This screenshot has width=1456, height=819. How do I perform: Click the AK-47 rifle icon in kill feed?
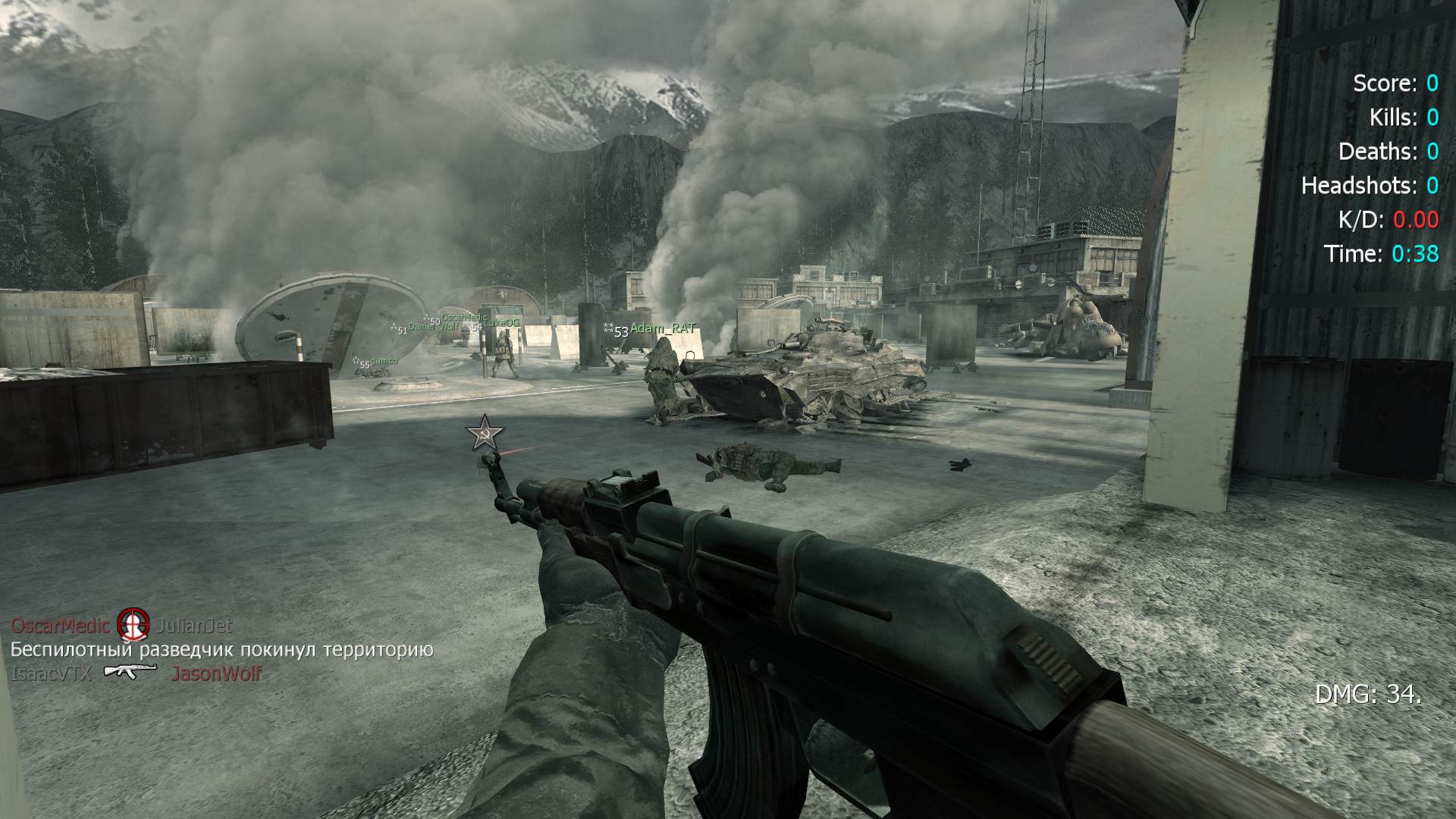click(130, 671)
